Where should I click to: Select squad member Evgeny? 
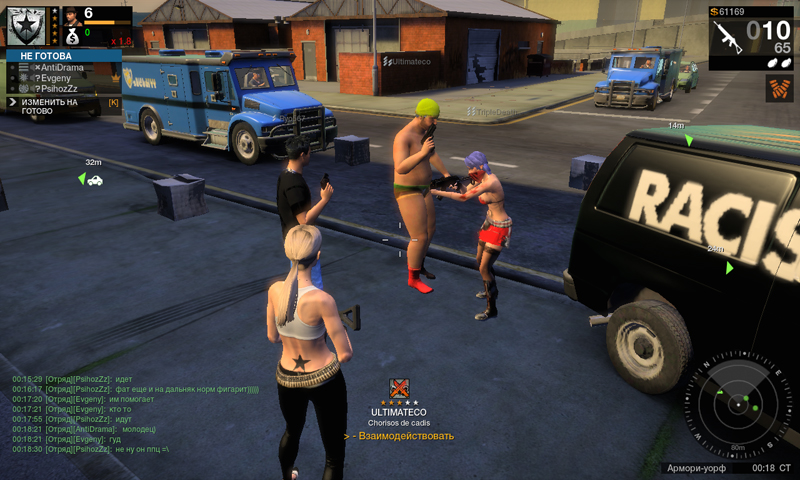pos(63,77)
